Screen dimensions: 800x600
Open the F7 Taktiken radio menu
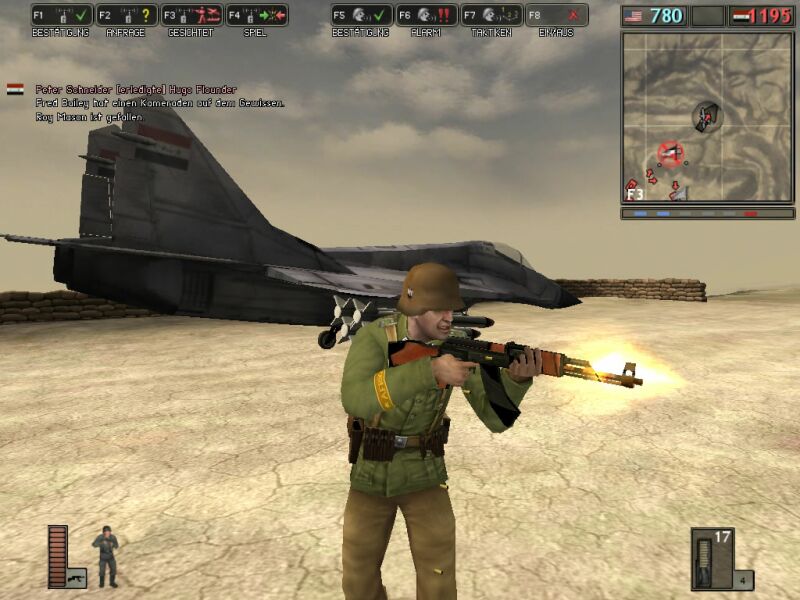492,15
